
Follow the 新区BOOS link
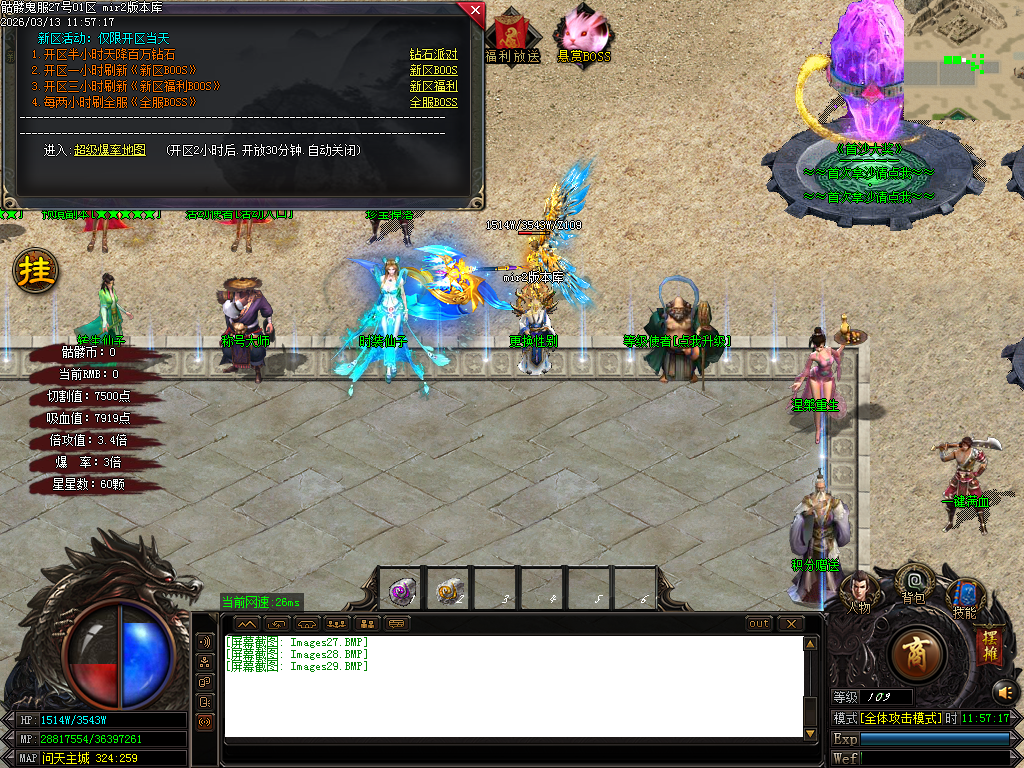(x=433, y=71)
